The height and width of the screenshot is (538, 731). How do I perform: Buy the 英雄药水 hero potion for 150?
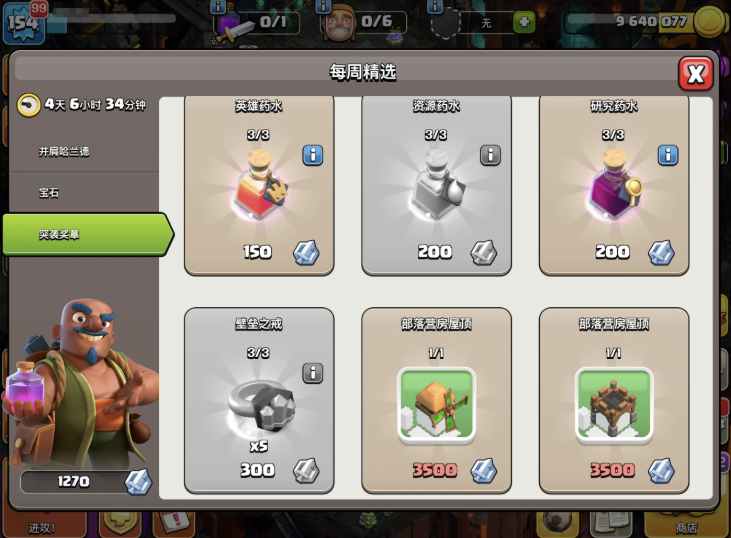pyautogui.click(x=258, y=185)
